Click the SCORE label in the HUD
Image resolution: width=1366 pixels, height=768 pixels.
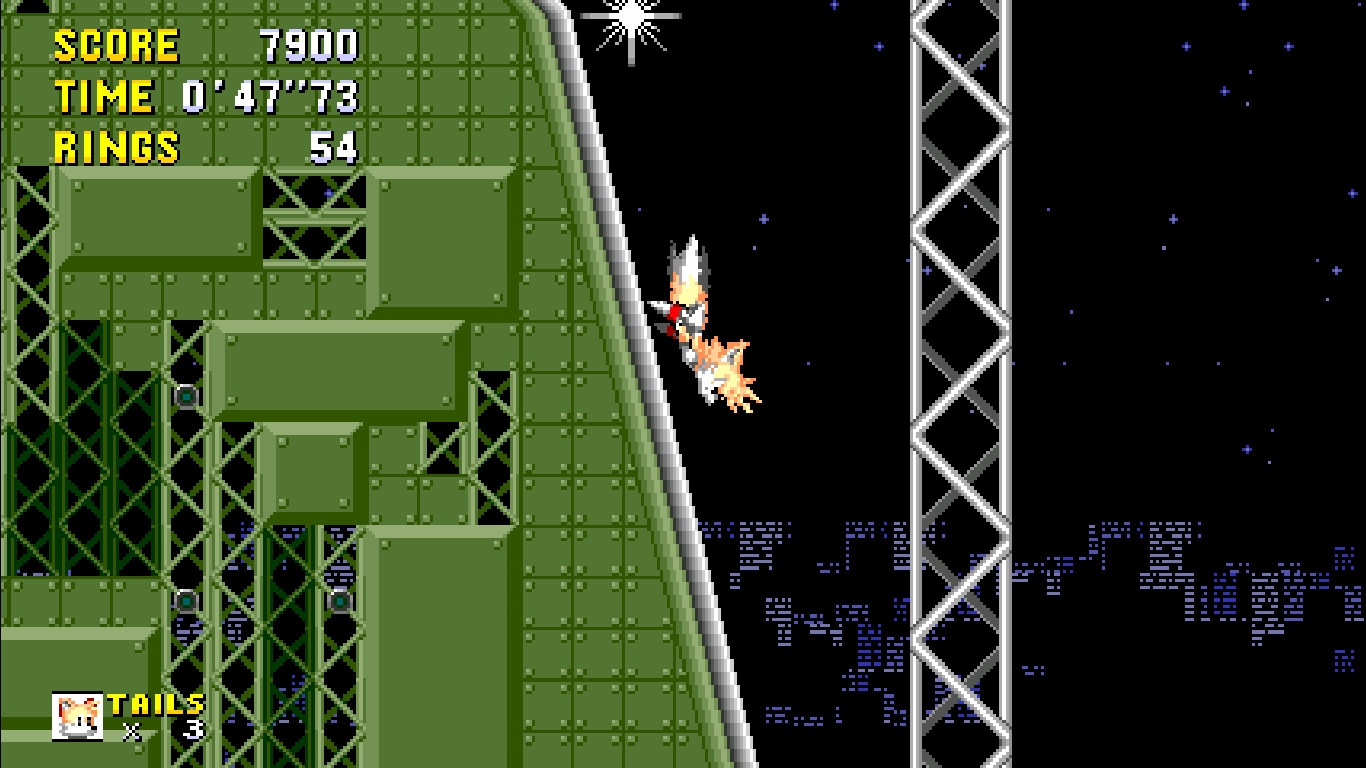click(x=115, y=44)
